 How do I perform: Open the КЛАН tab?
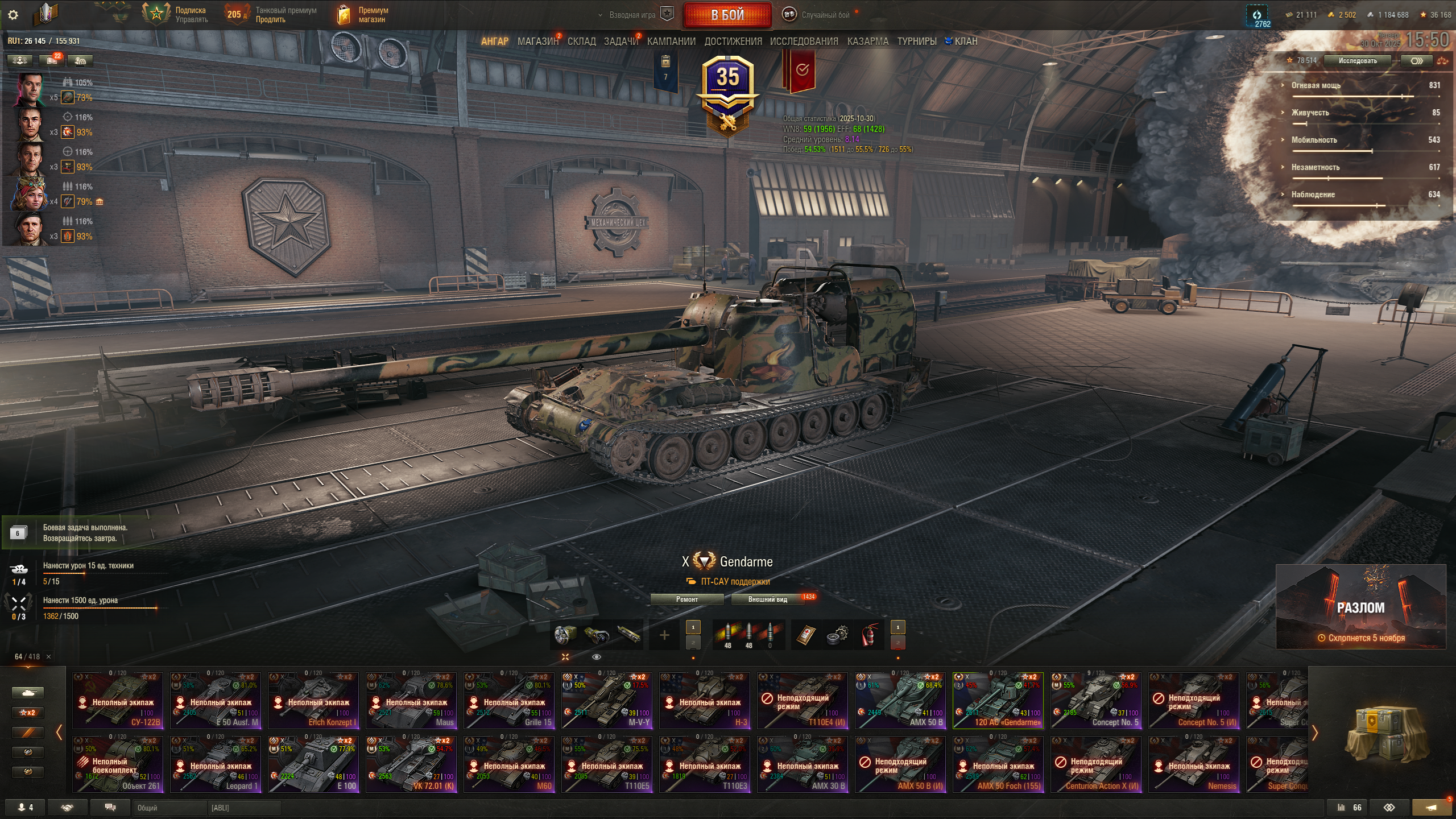coord(965,42)
